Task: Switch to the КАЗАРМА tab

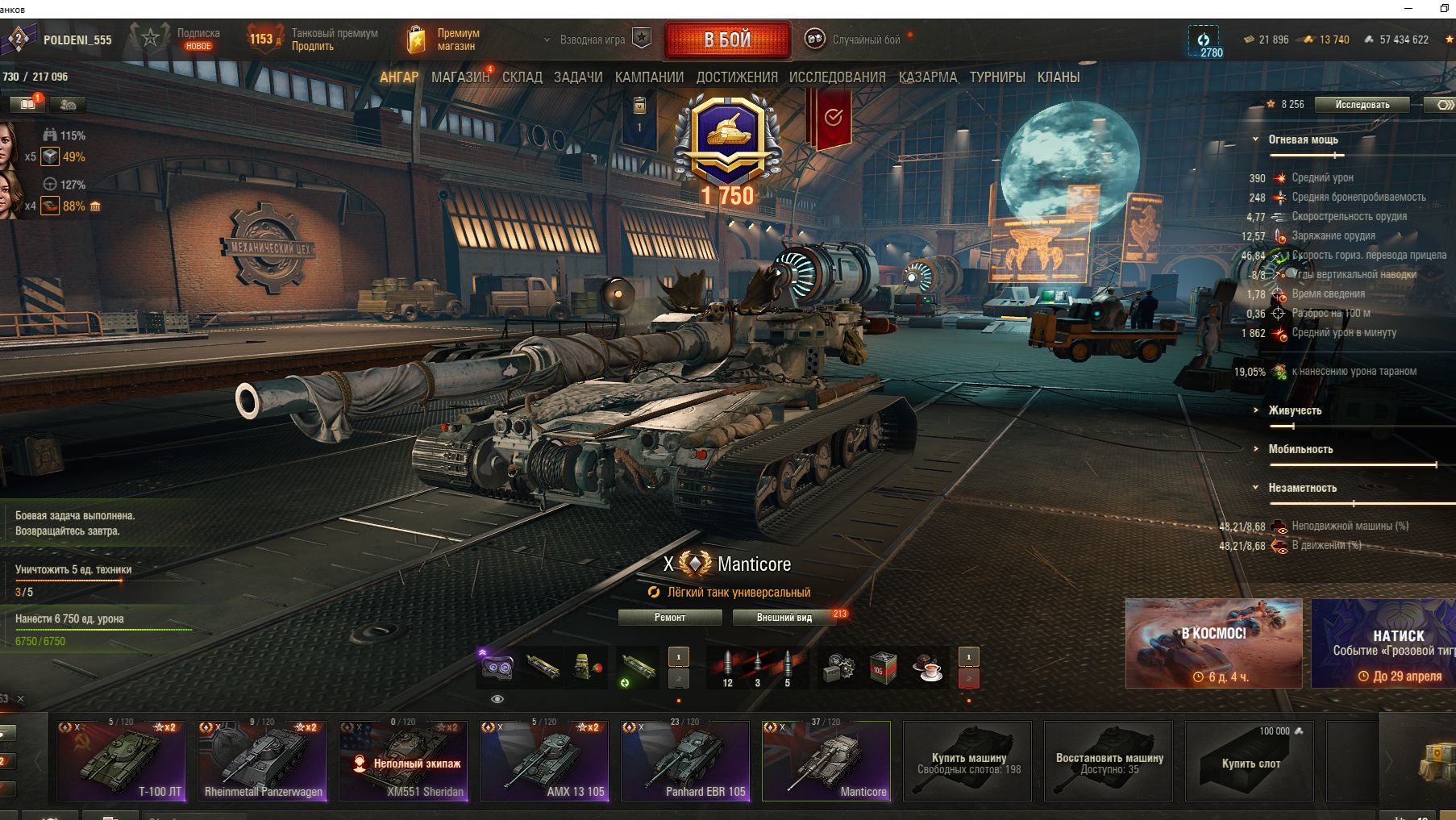Action: pyautogui.click(x=928, y=77)
